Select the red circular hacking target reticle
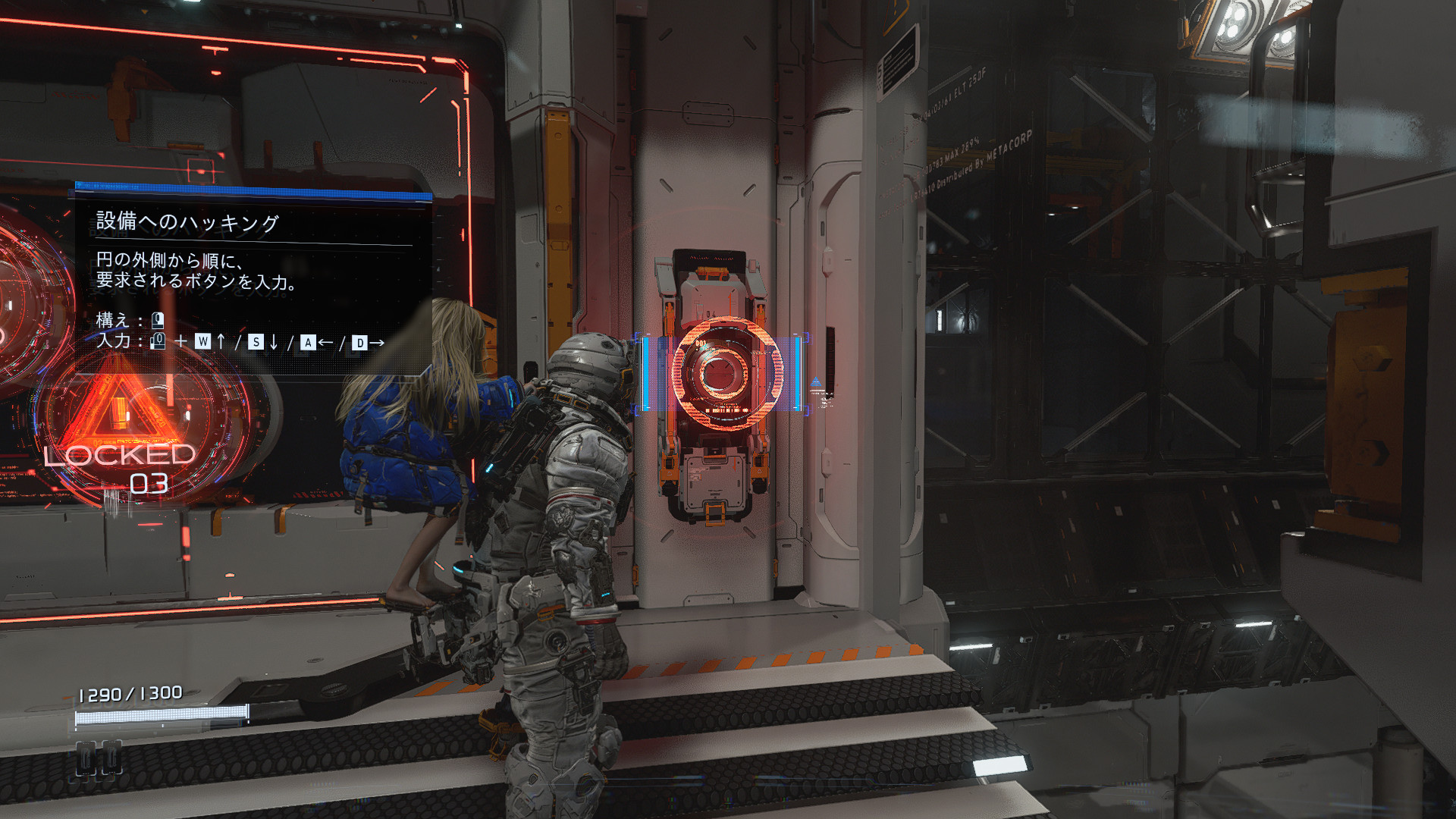 [x=726, y=373]
